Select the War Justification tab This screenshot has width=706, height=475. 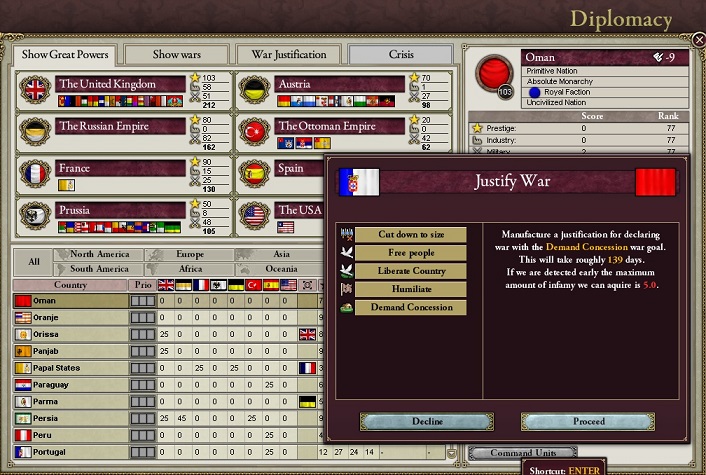288,54
